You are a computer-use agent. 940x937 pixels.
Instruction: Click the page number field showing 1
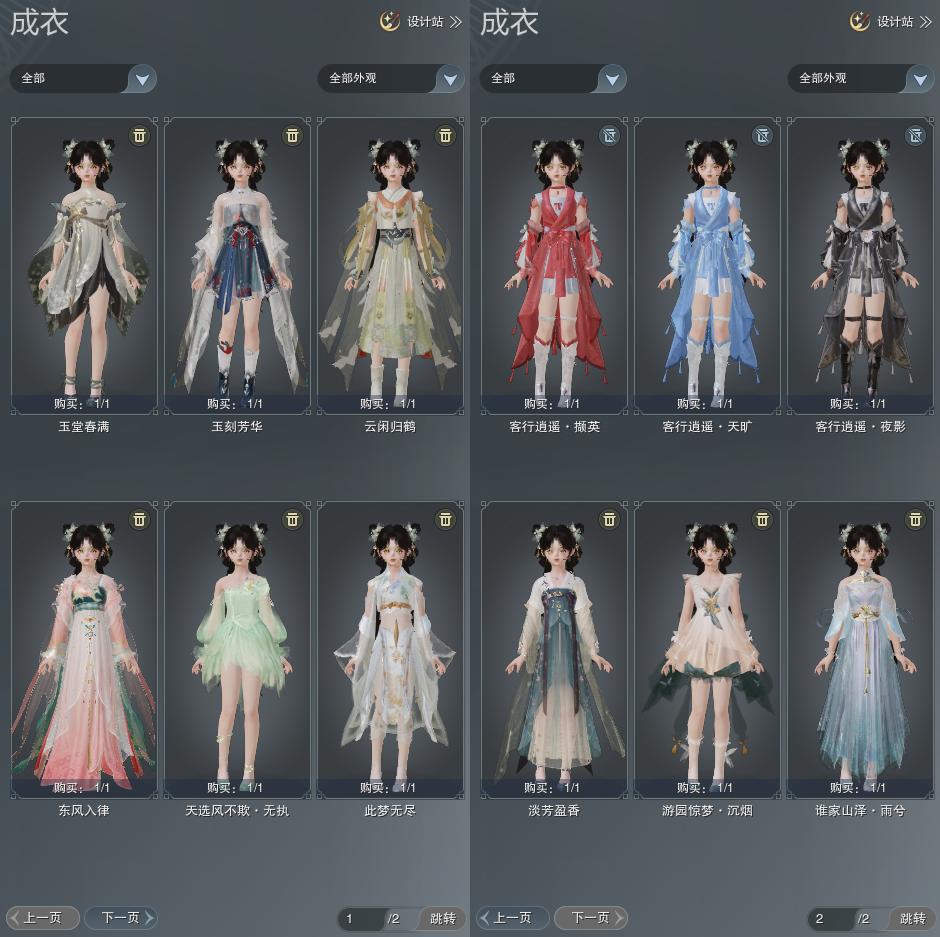pos(360,919)
